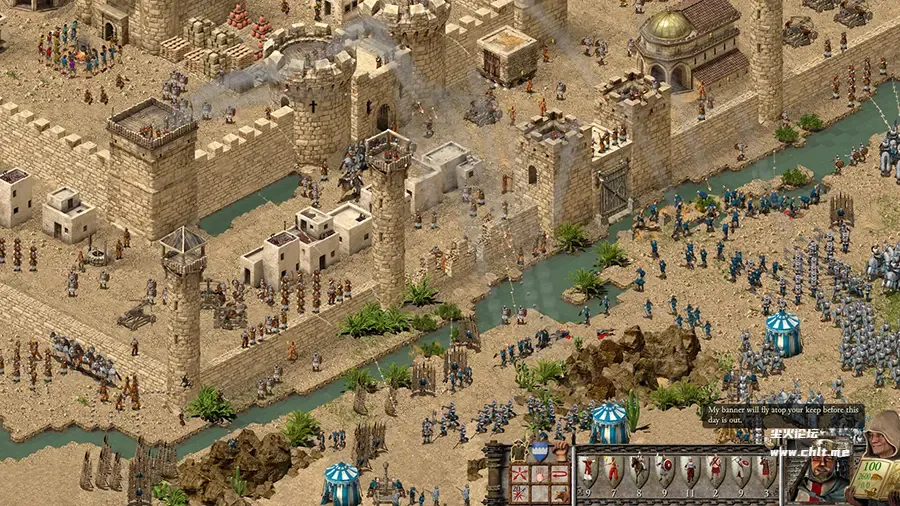Choose the bull head command button
900x506 pixels.
click(x=560, y=495)
